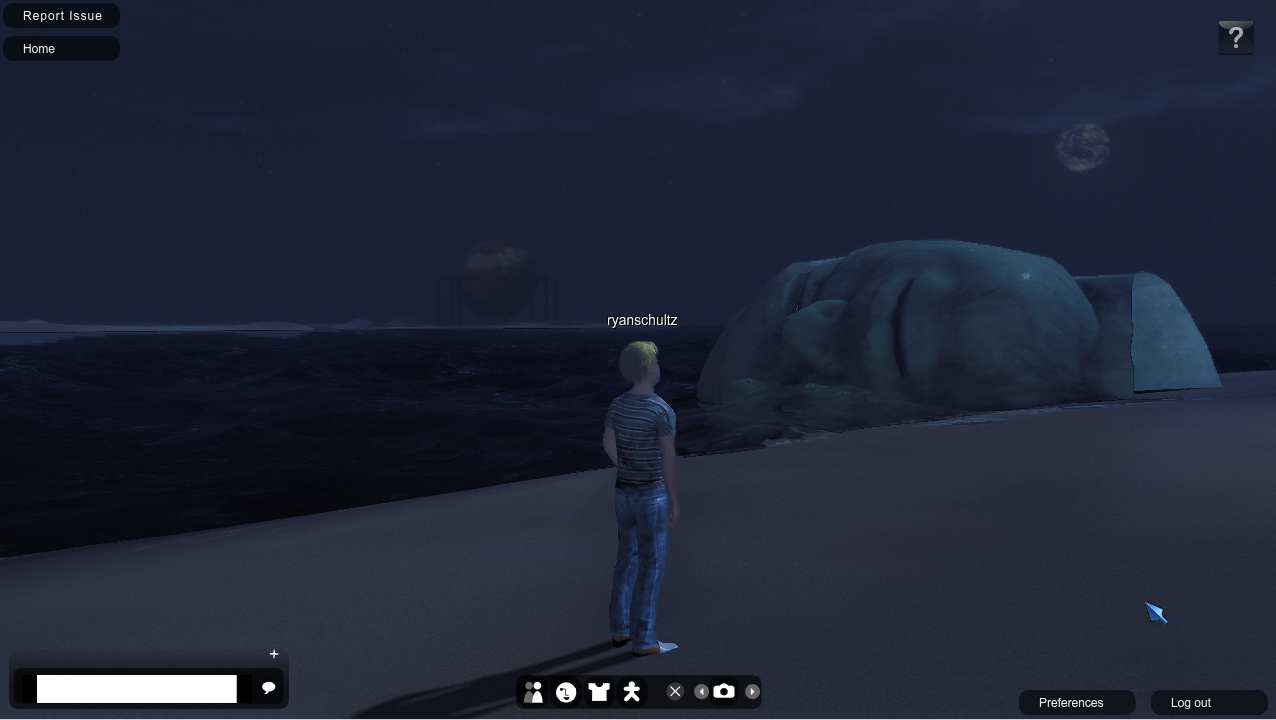Switch to previous camera with left arrow
Image resolution: width=1276 pixels, height=720 pixels.
click(x=701, y=692)
